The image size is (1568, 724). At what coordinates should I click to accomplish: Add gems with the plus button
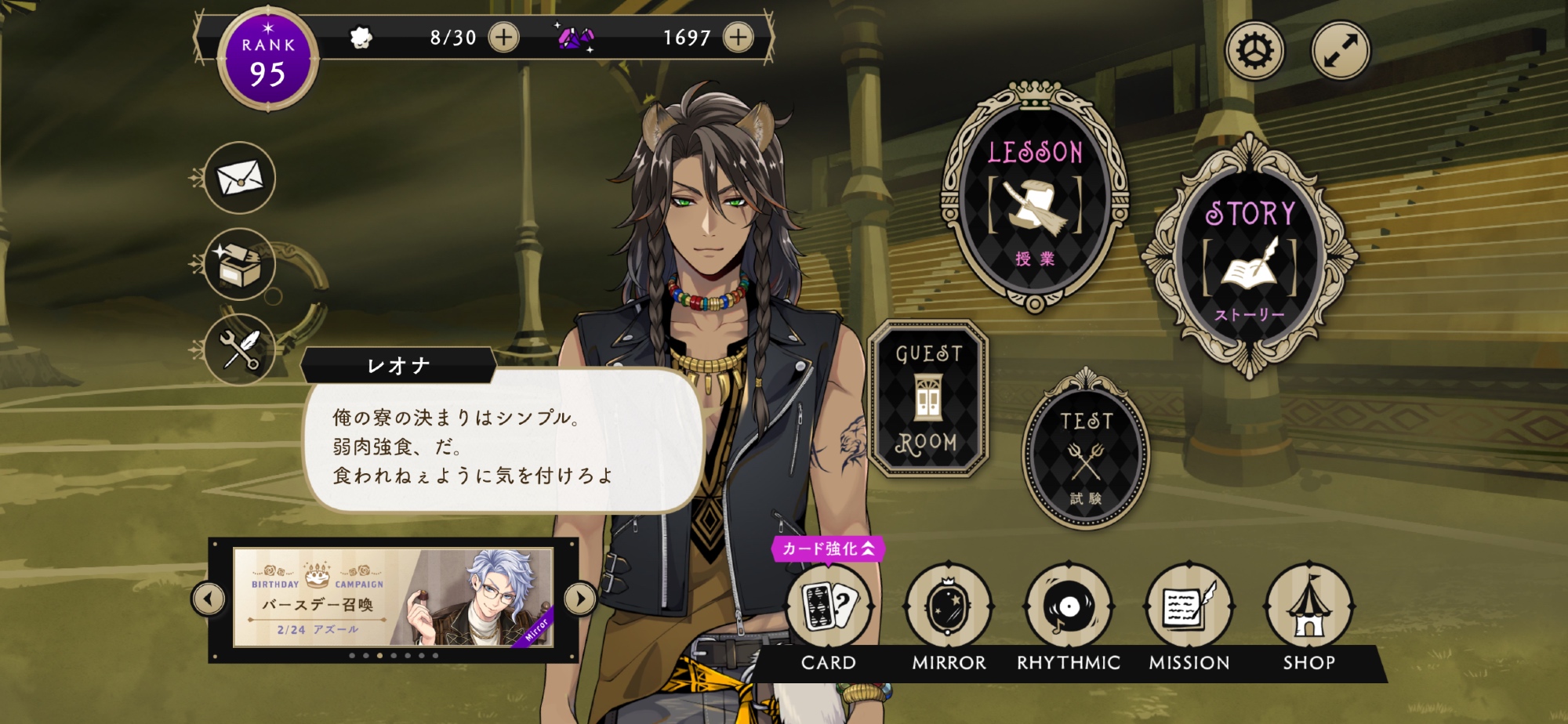point(738,37)
